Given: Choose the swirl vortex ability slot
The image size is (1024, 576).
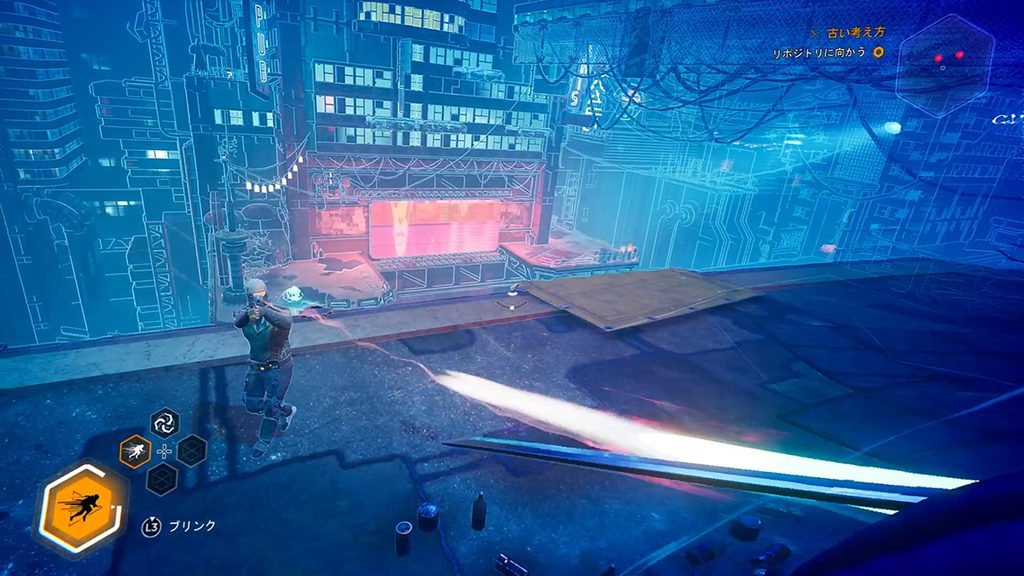Looking at the screenshot, I should coord(164,423).
